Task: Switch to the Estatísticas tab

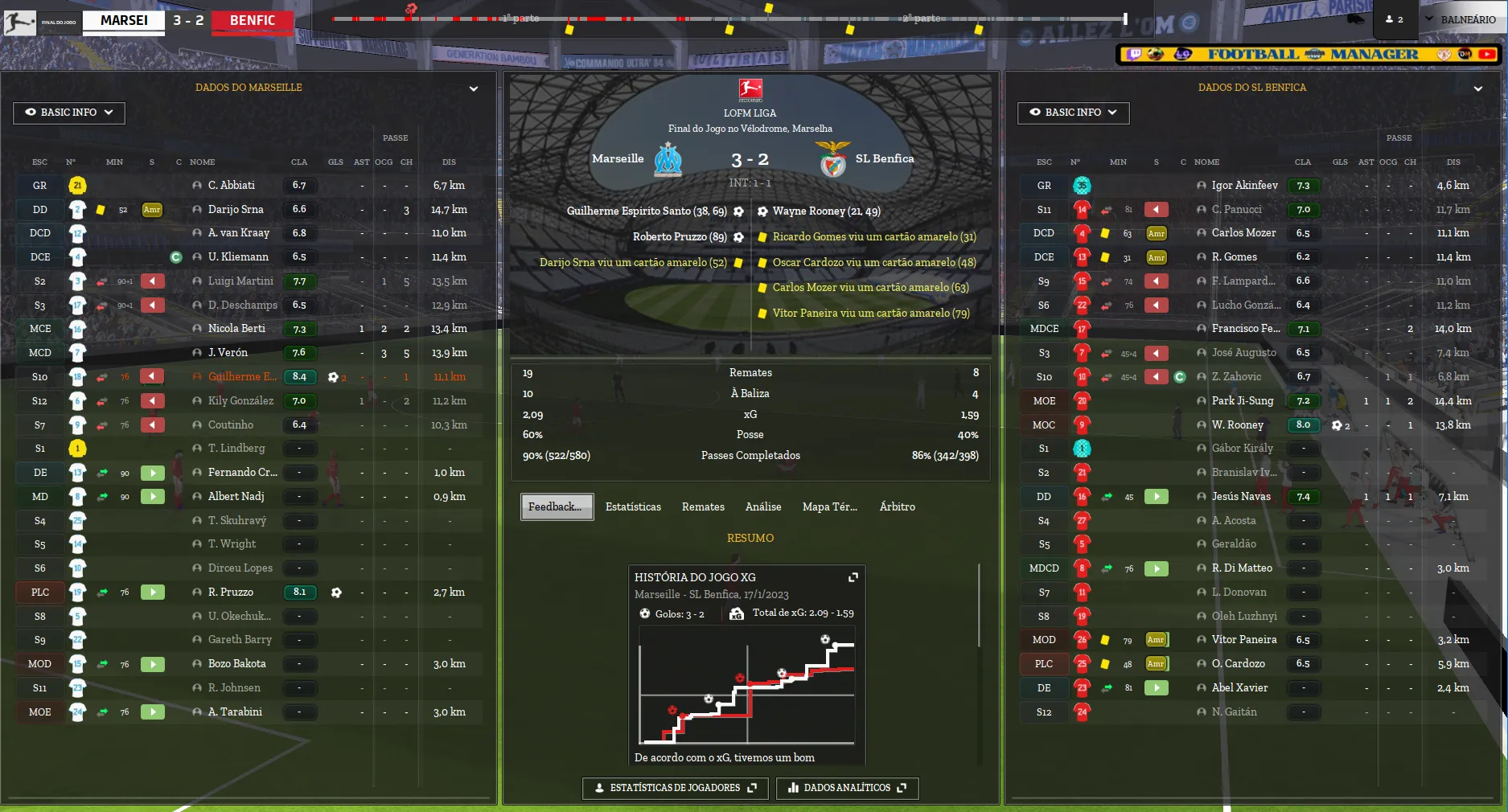Action: click(633, 506)
